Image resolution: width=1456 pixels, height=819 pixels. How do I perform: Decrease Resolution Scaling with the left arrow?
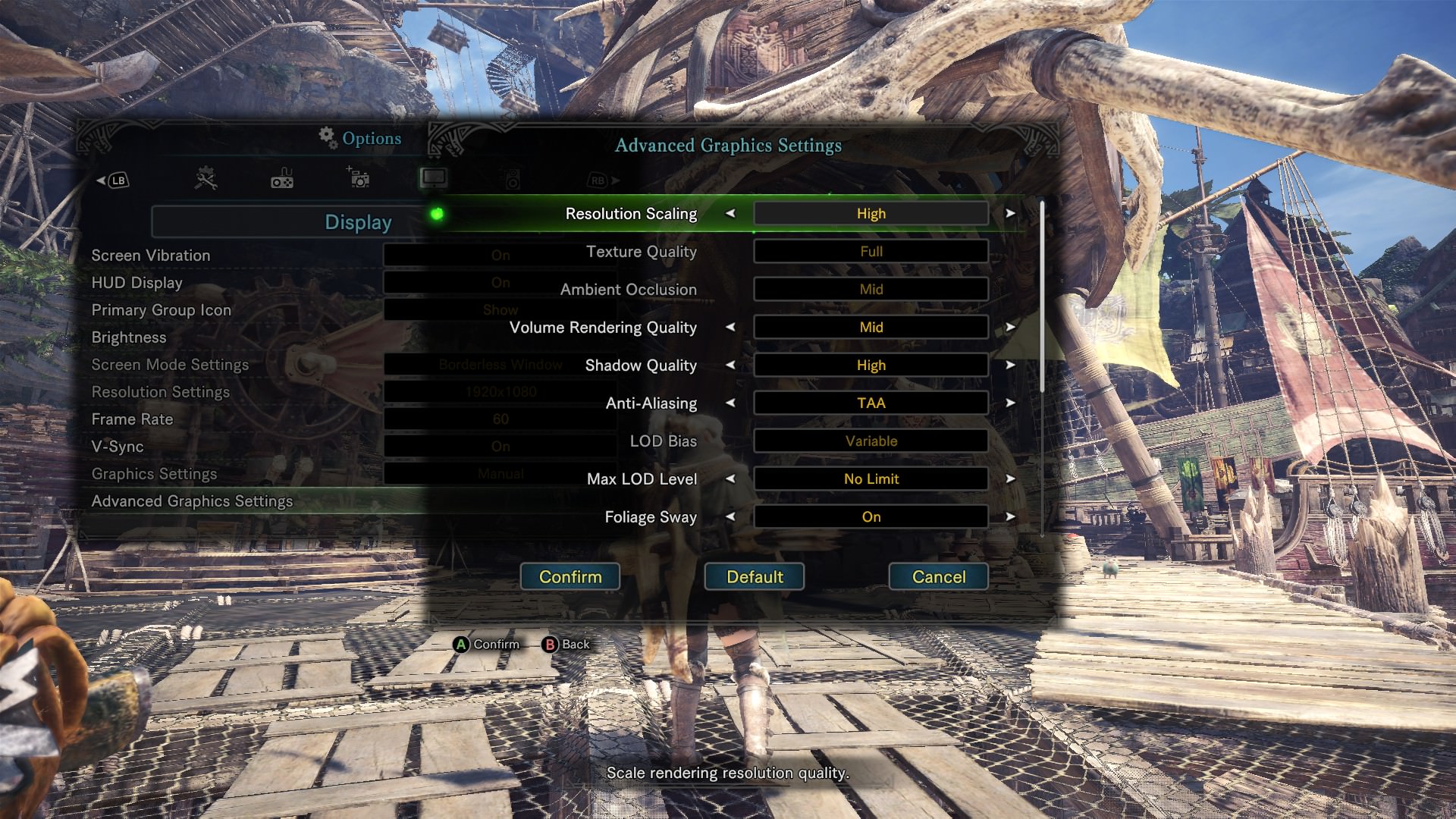(730, 214)
